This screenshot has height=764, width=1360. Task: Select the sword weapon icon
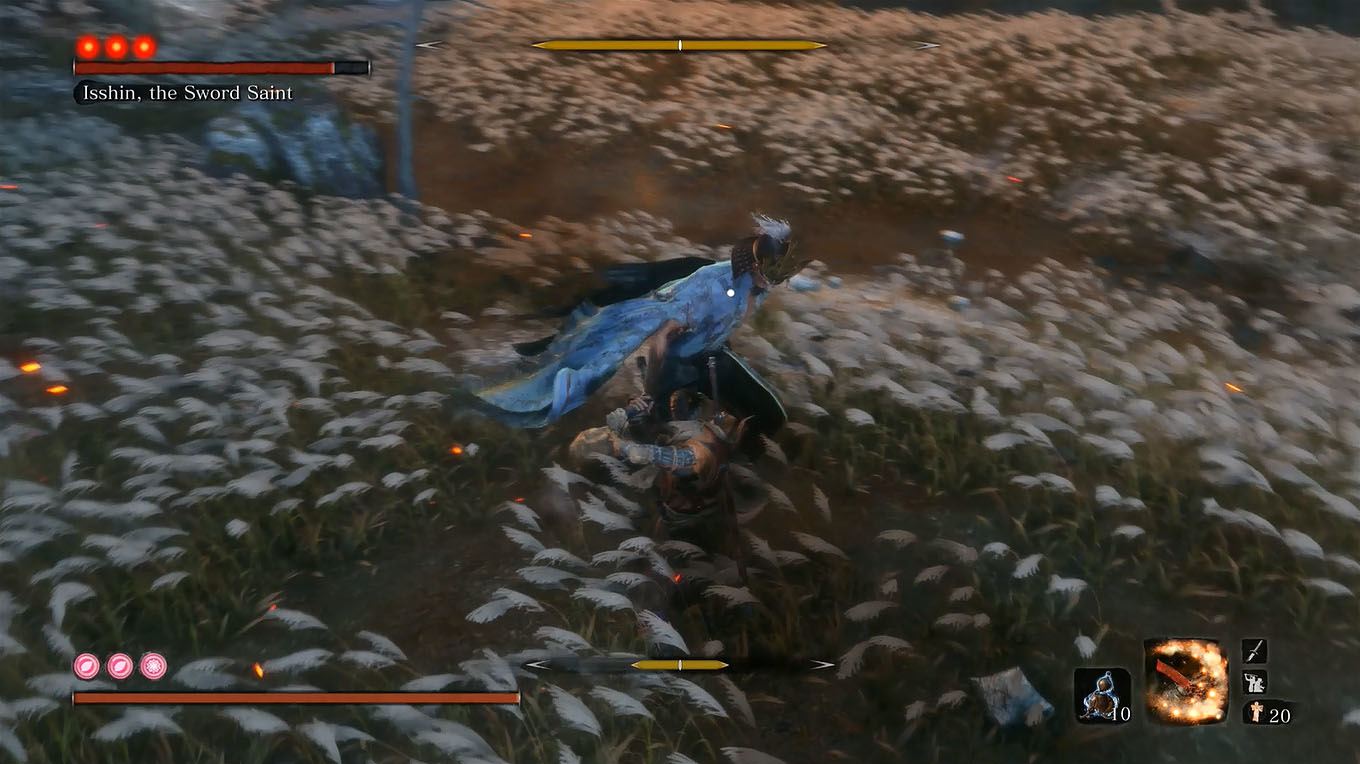[1252, 650]
